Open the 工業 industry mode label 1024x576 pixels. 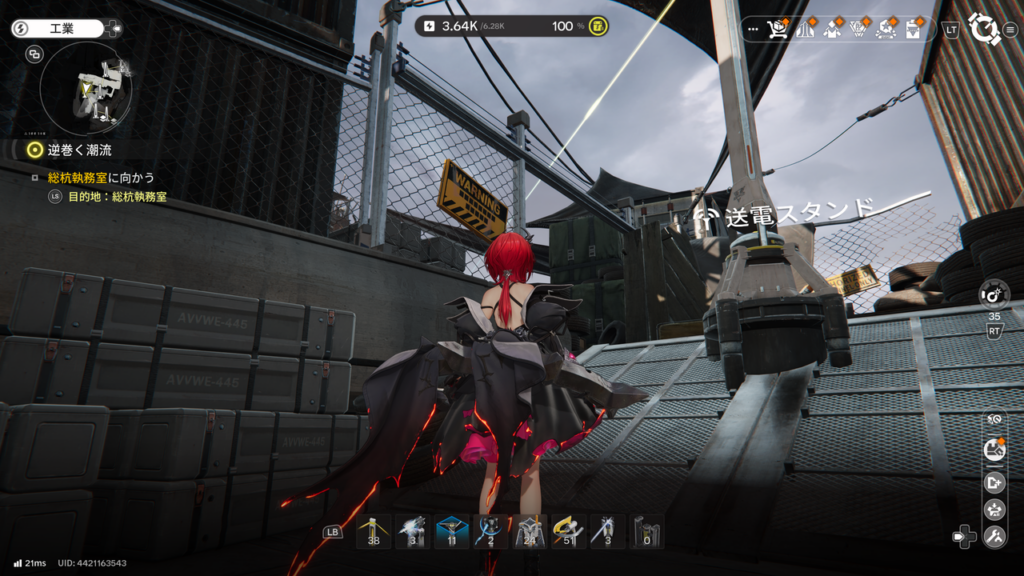(x=61, y=29)
